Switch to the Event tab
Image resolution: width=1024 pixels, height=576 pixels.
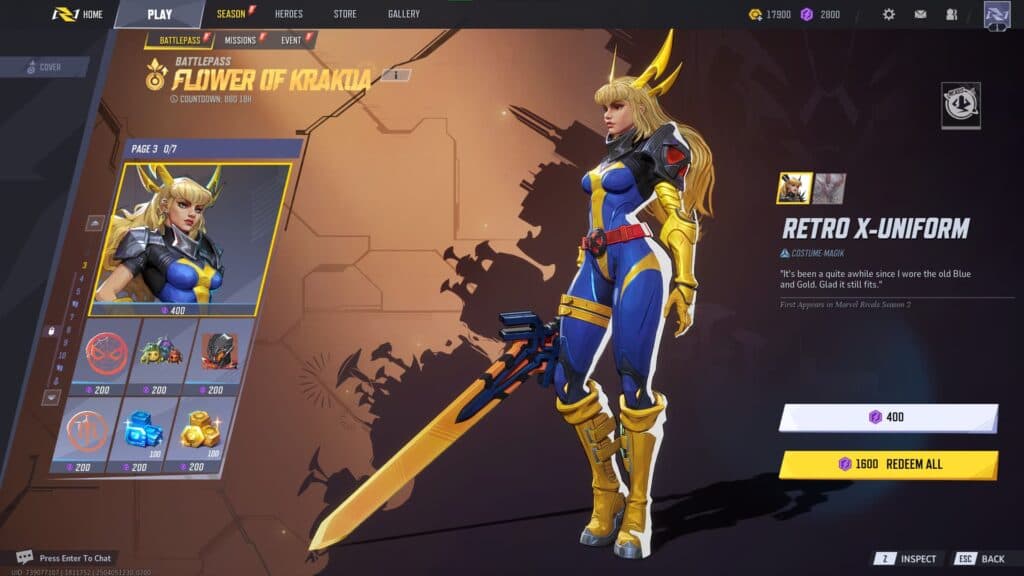point(292,40)
